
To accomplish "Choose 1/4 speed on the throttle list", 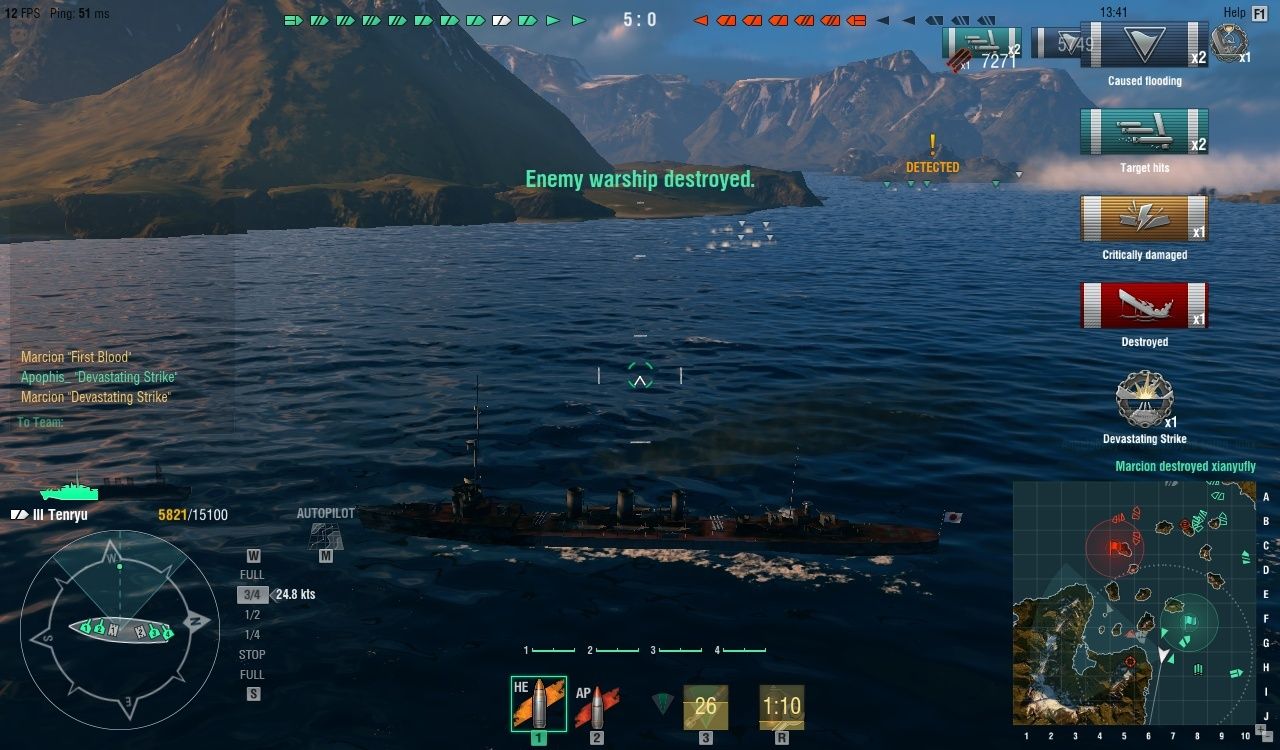I will click(x=253, y=635).
